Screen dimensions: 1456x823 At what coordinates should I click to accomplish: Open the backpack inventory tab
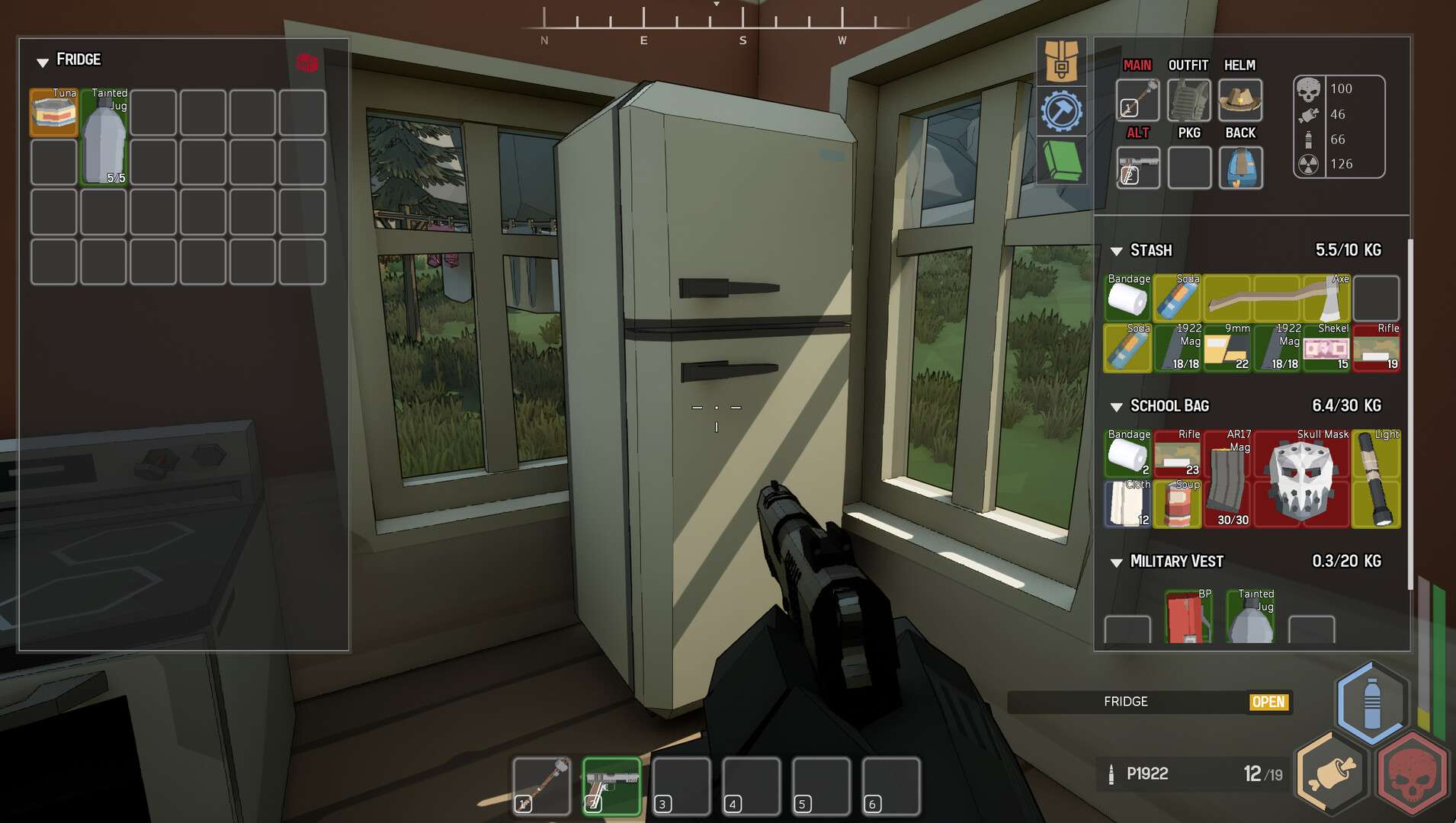click(x=1060, y=61)
